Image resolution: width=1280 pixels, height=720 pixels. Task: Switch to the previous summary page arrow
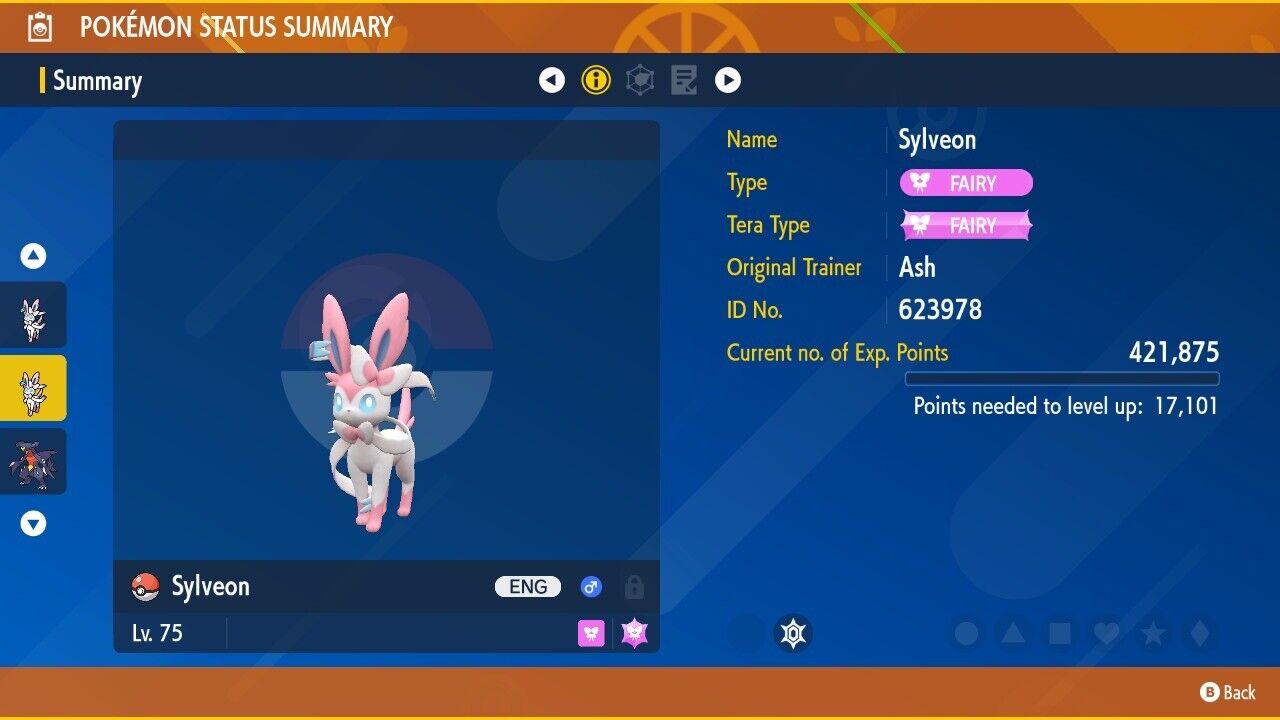click(552, 80)
